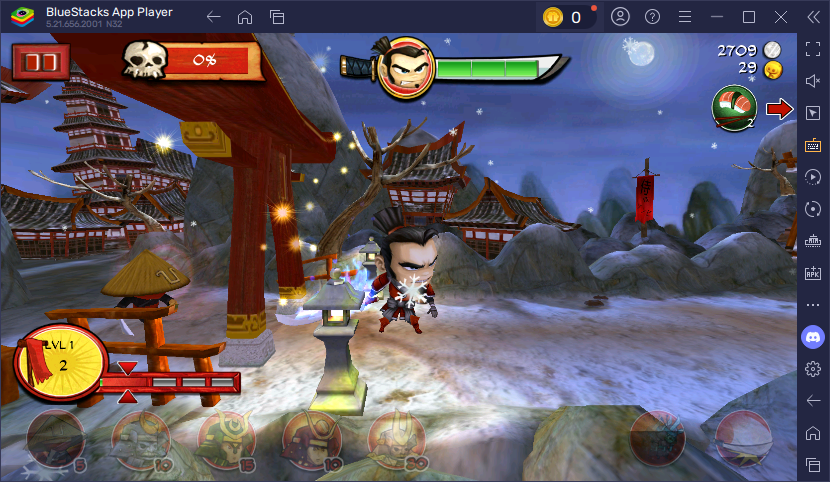Toggle the cursor lock icon beside the red arrow
The image size is (830, 482).
pyautogui.click(x=813, y=111)
